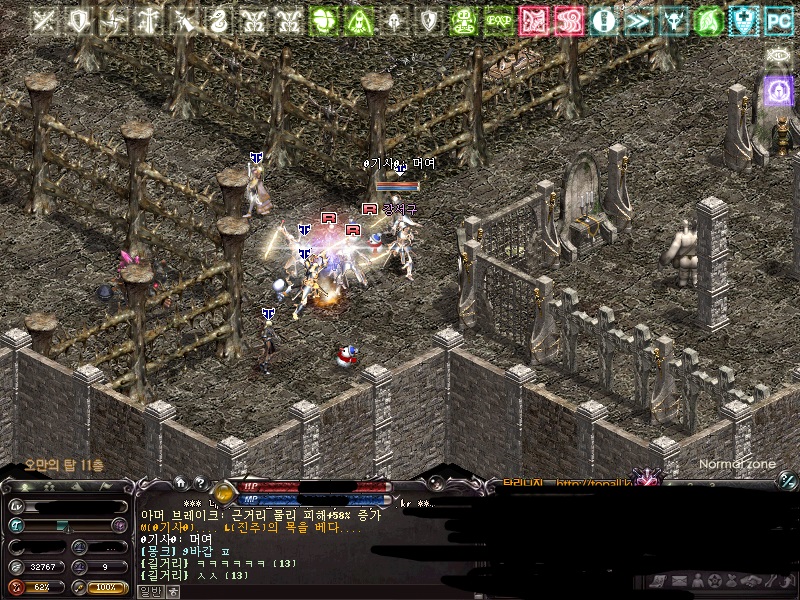Click the purple glowing skill icon
This screenshot has width=800, height=600.
[x=778, y=91]
